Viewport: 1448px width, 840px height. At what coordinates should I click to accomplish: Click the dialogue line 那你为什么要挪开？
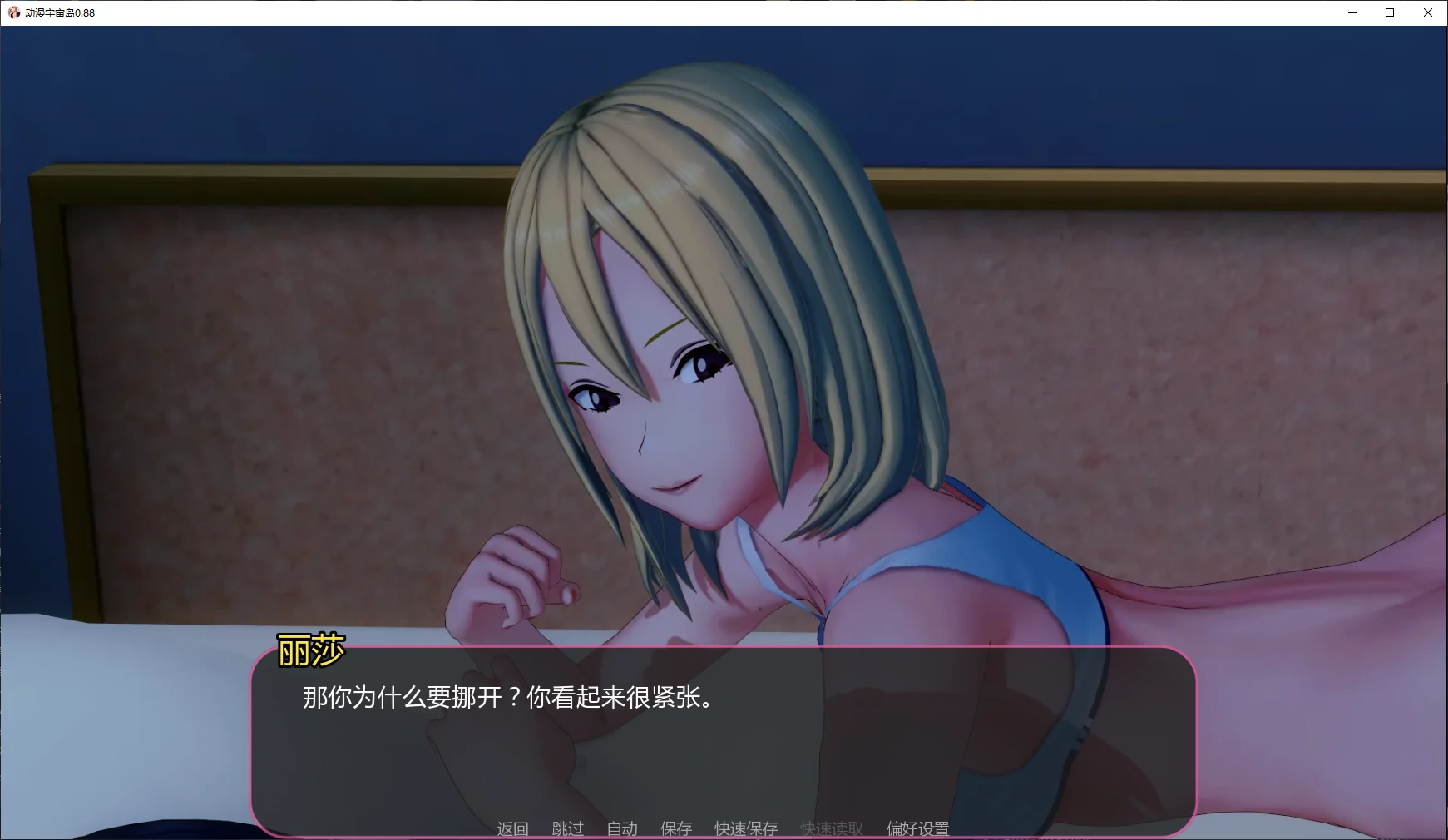(x=506, y=700)
